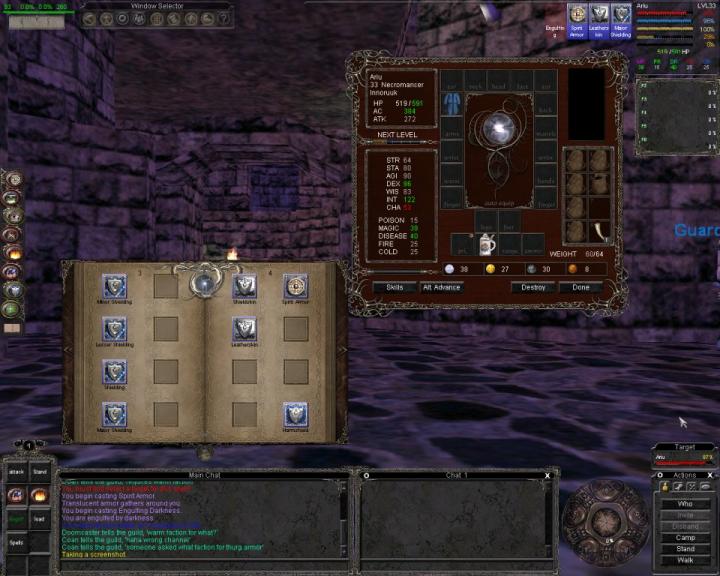Click the Camp button in Actions
This screenshot has height=576, width=720.
(685, 538)
